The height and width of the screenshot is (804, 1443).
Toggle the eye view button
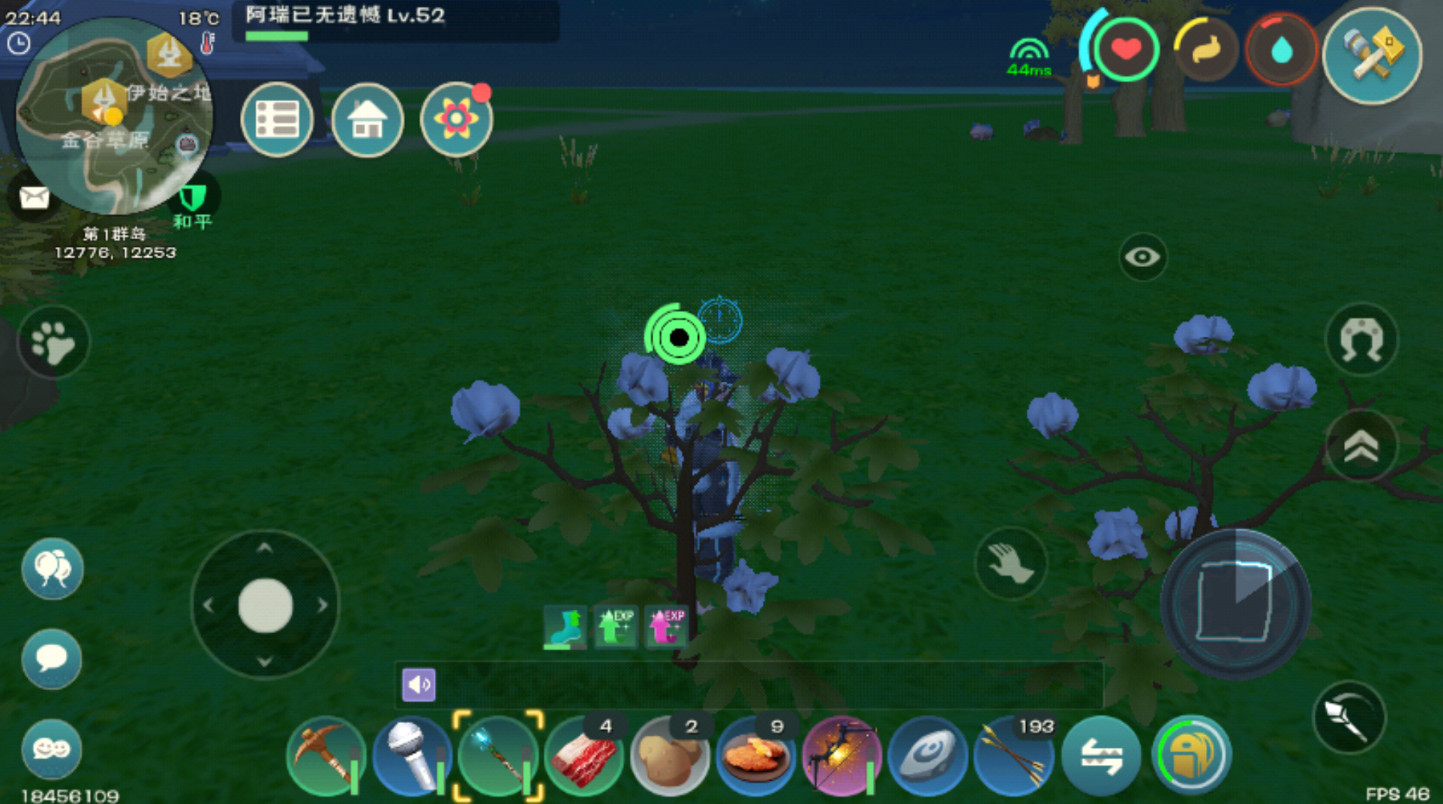coord(1142,257)
